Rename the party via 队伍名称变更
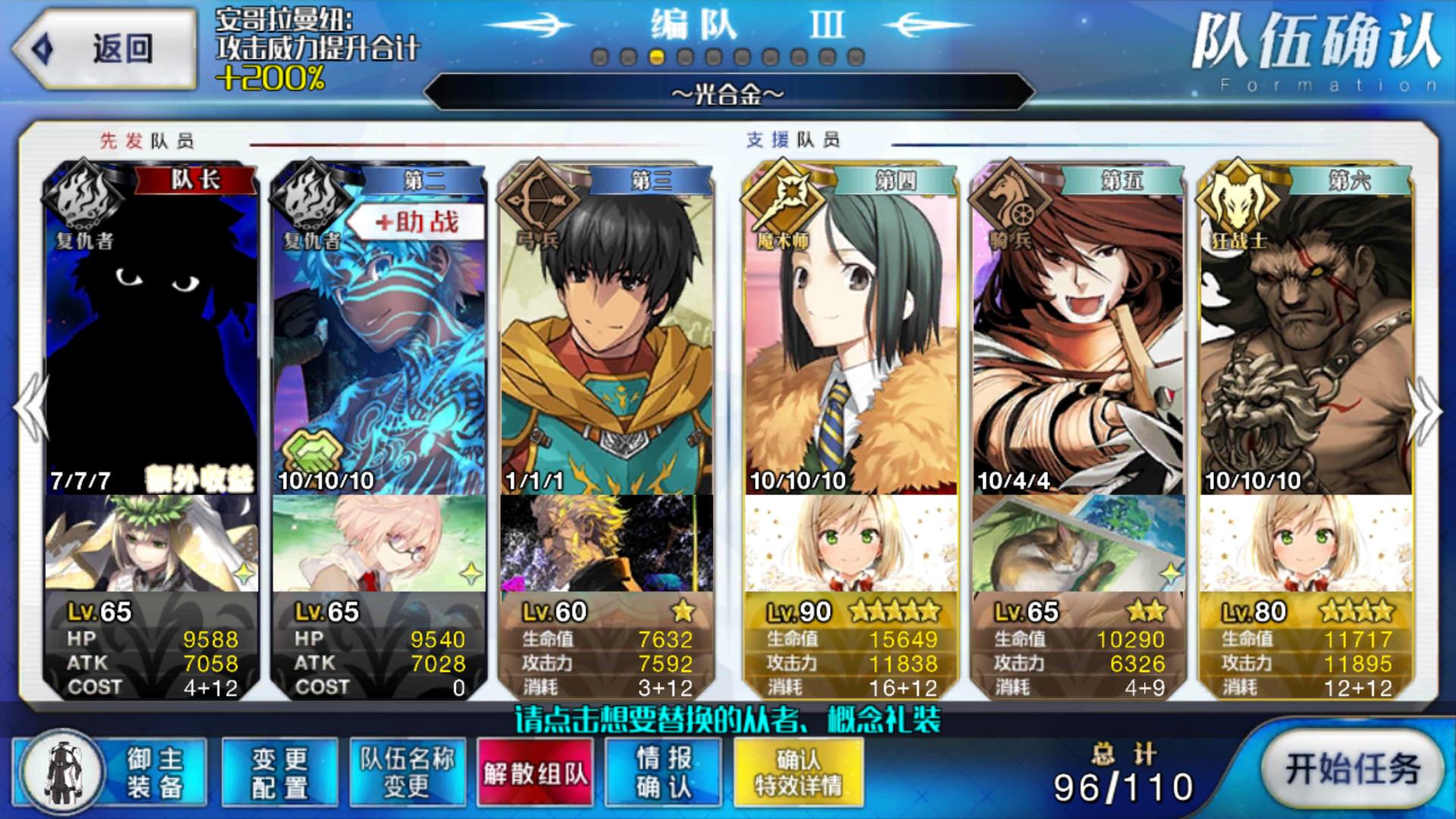Screen dimensions: 1456x819 click(407, 772)
